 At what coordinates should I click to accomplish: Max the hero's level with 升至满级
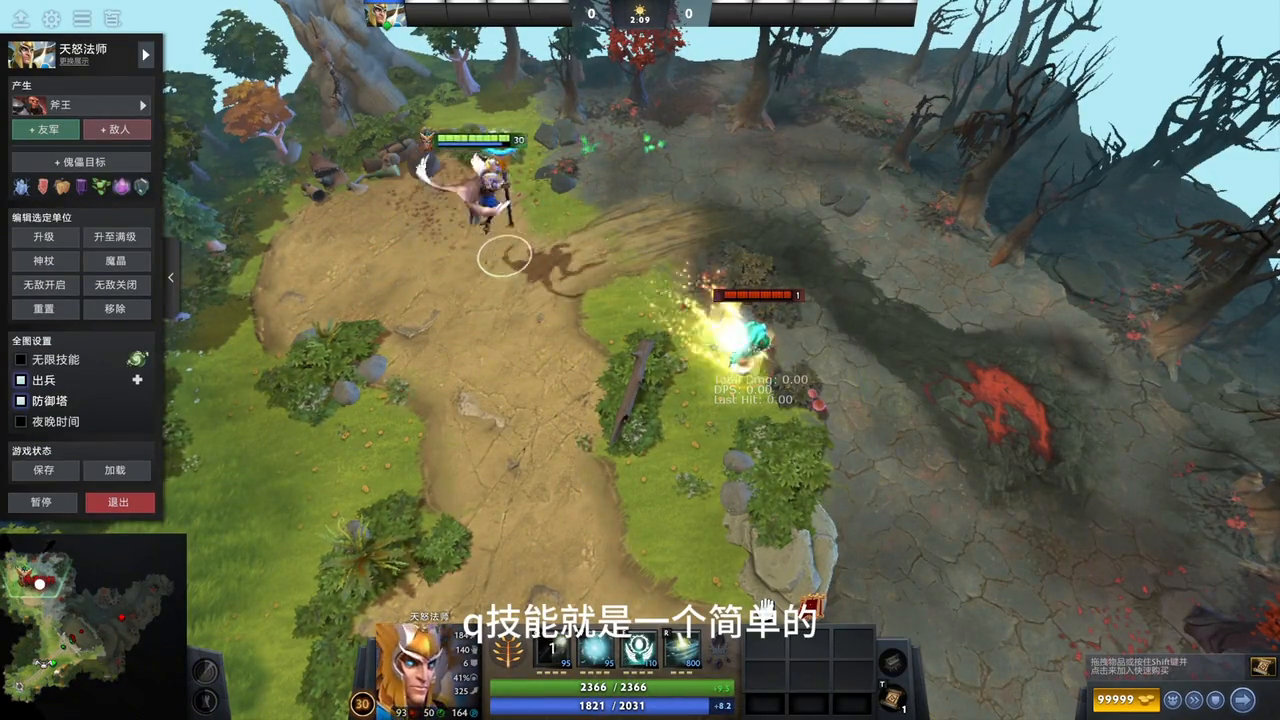coord(115,237)
